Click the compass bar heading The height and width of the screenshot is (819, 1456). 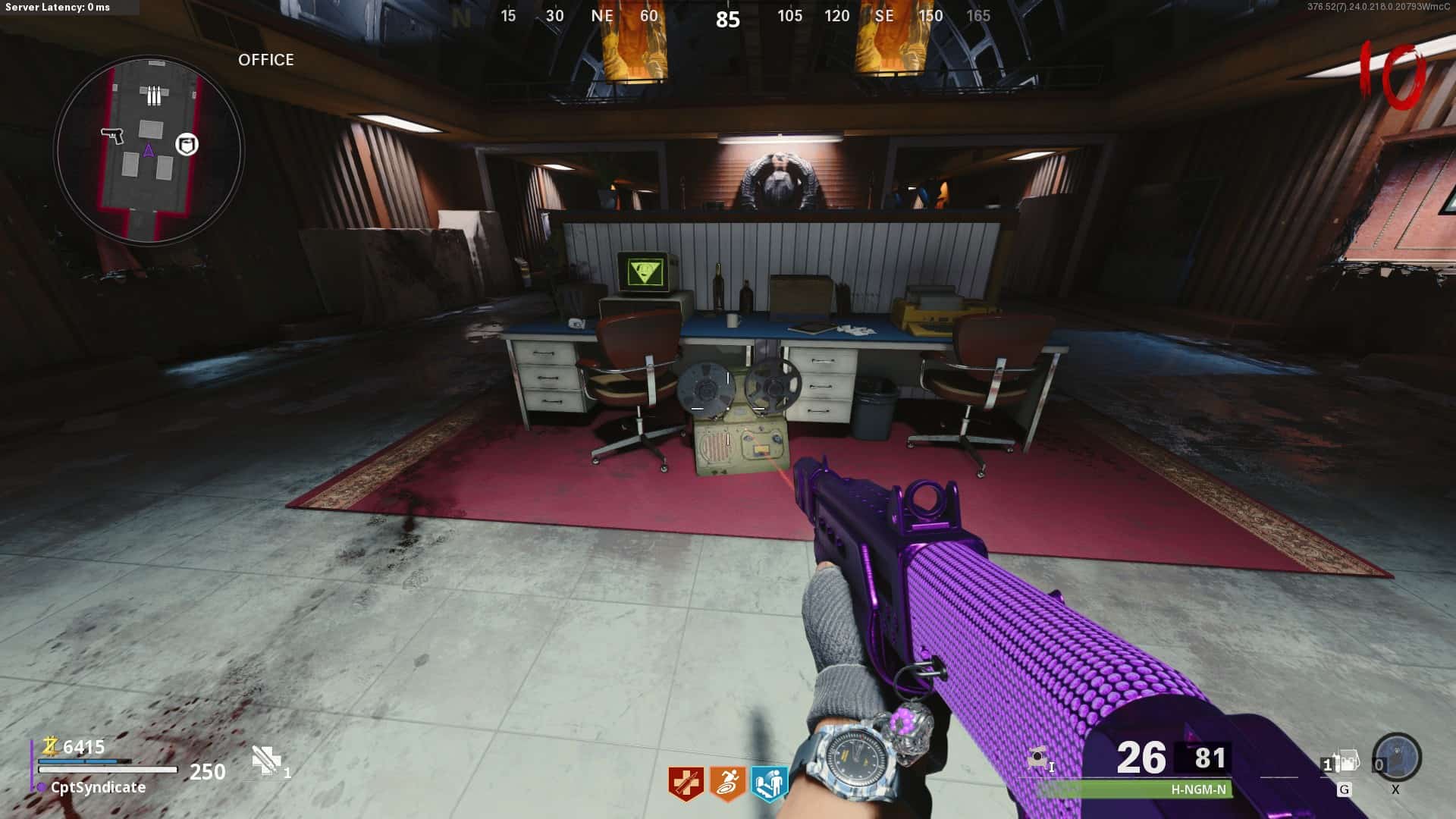click(727, 18)
